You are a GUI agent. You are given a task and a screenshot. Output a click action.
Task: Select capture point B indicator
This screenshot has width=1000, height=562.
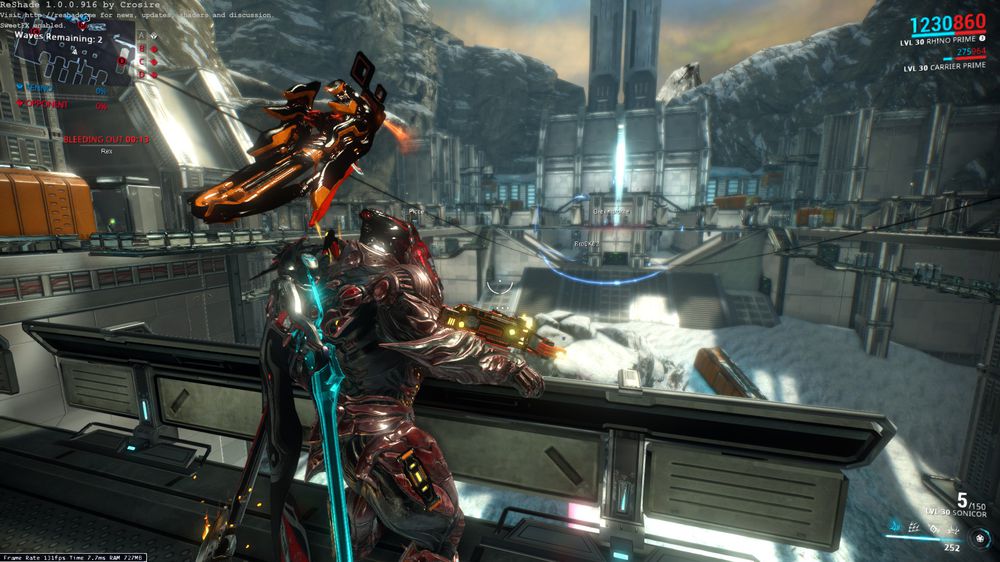point(142,48)
